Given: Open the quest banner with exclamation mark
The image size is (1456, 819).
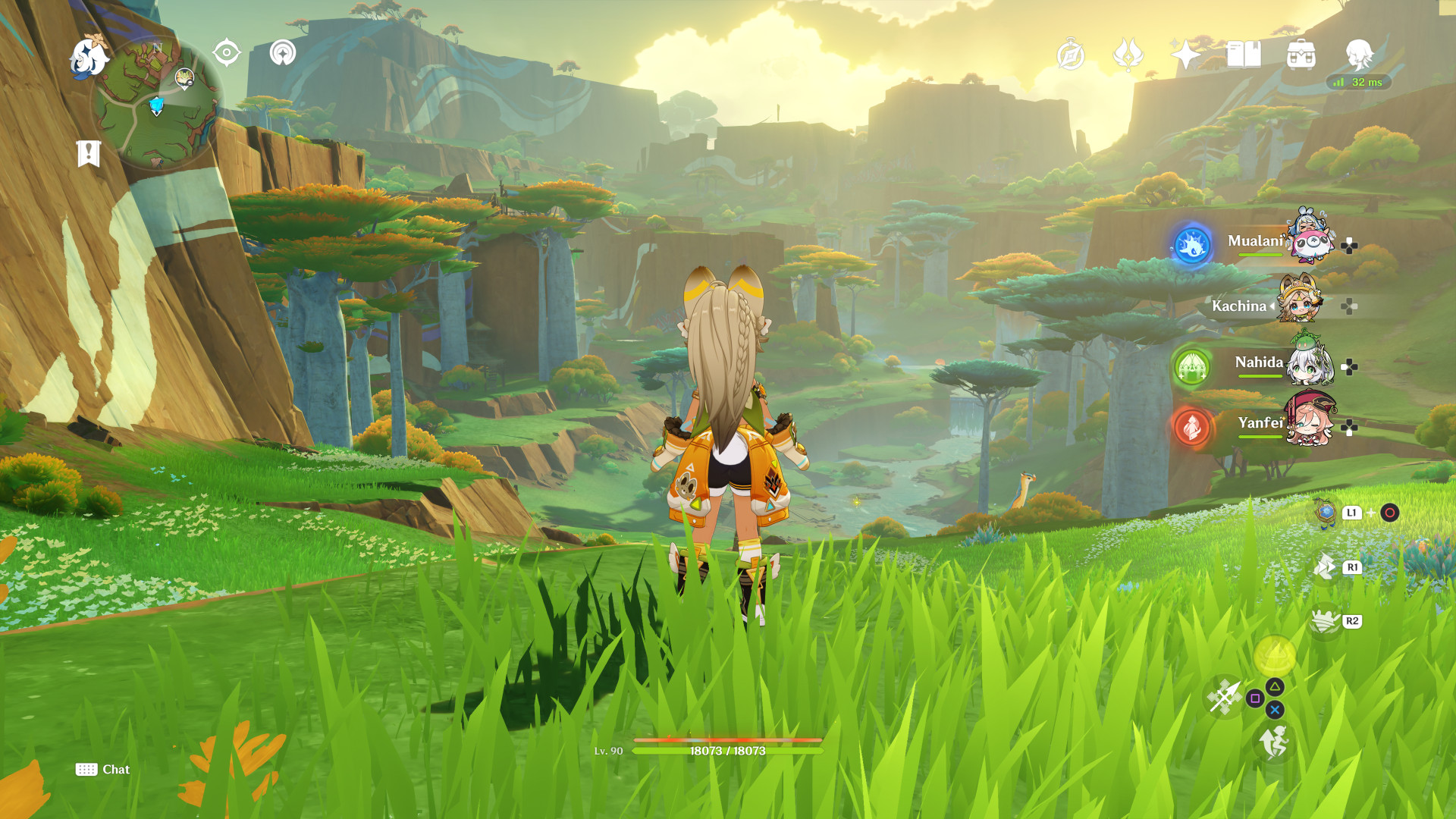Looking at the screenshot, I should click(89, 153).
